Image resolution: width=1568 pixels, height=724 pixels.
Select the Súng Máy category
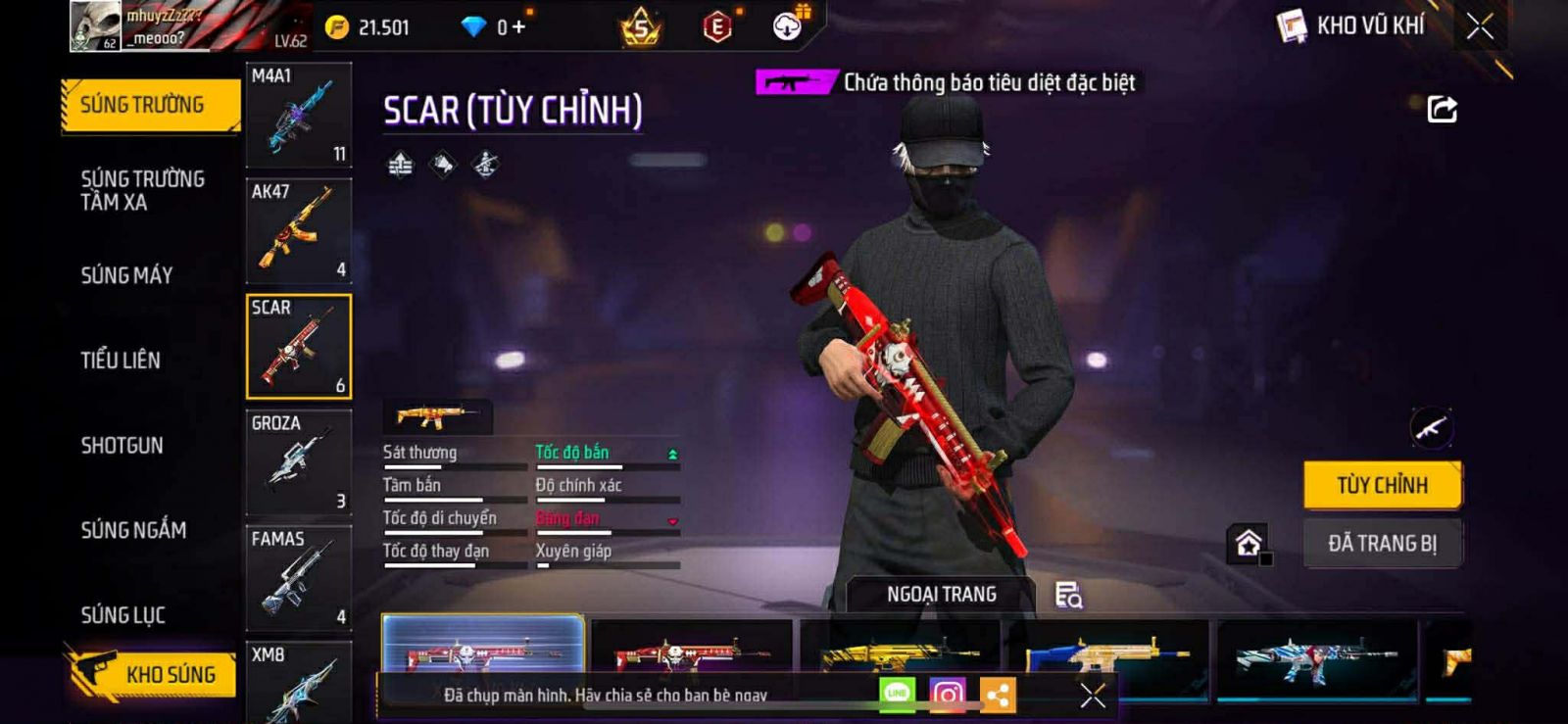[127, 275]
